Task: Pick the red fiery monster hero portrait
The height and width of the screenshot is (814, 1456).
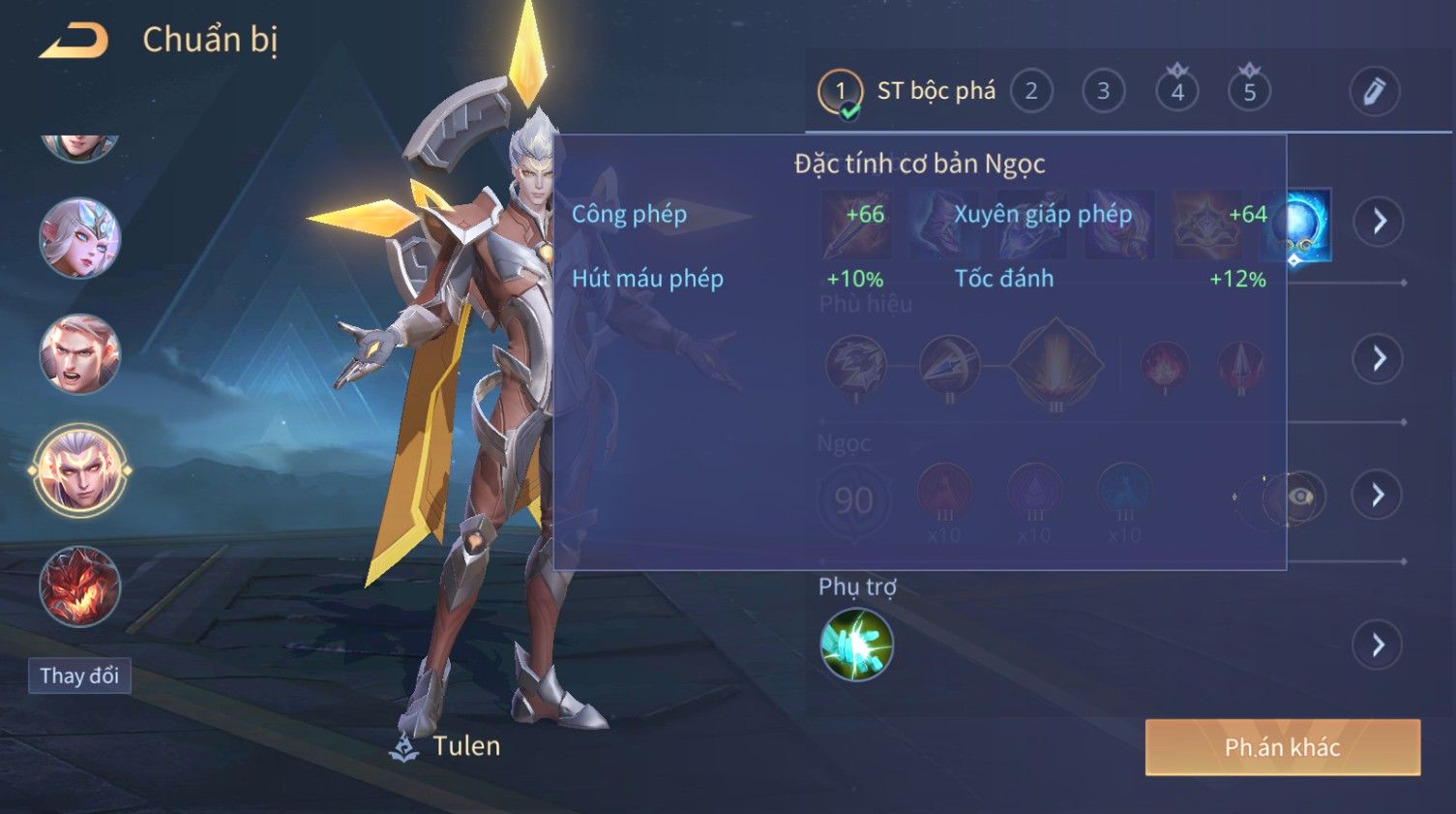Action: (79, 587)
